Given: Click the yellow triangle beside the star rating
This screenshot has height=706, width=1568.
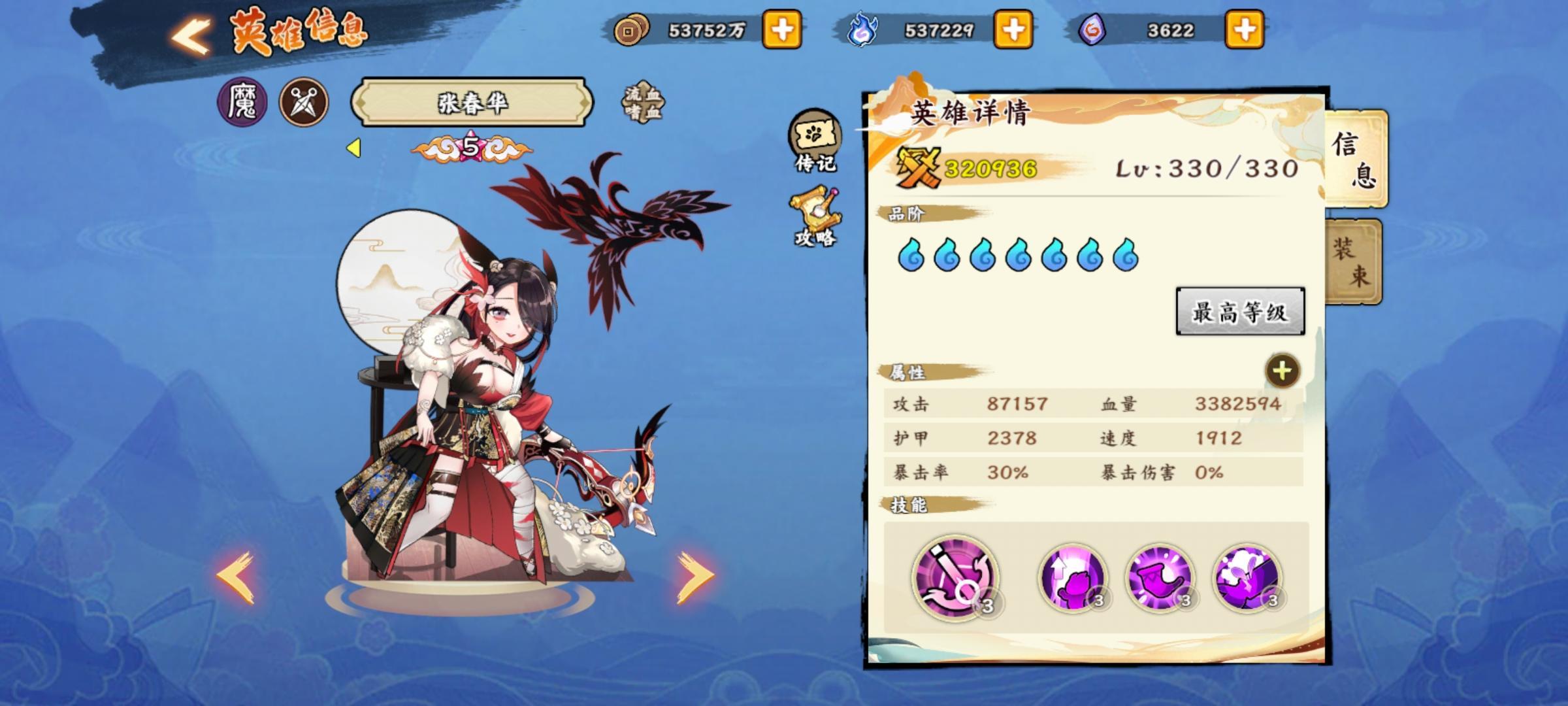Looking at the screenshot, I should (353, 147).
